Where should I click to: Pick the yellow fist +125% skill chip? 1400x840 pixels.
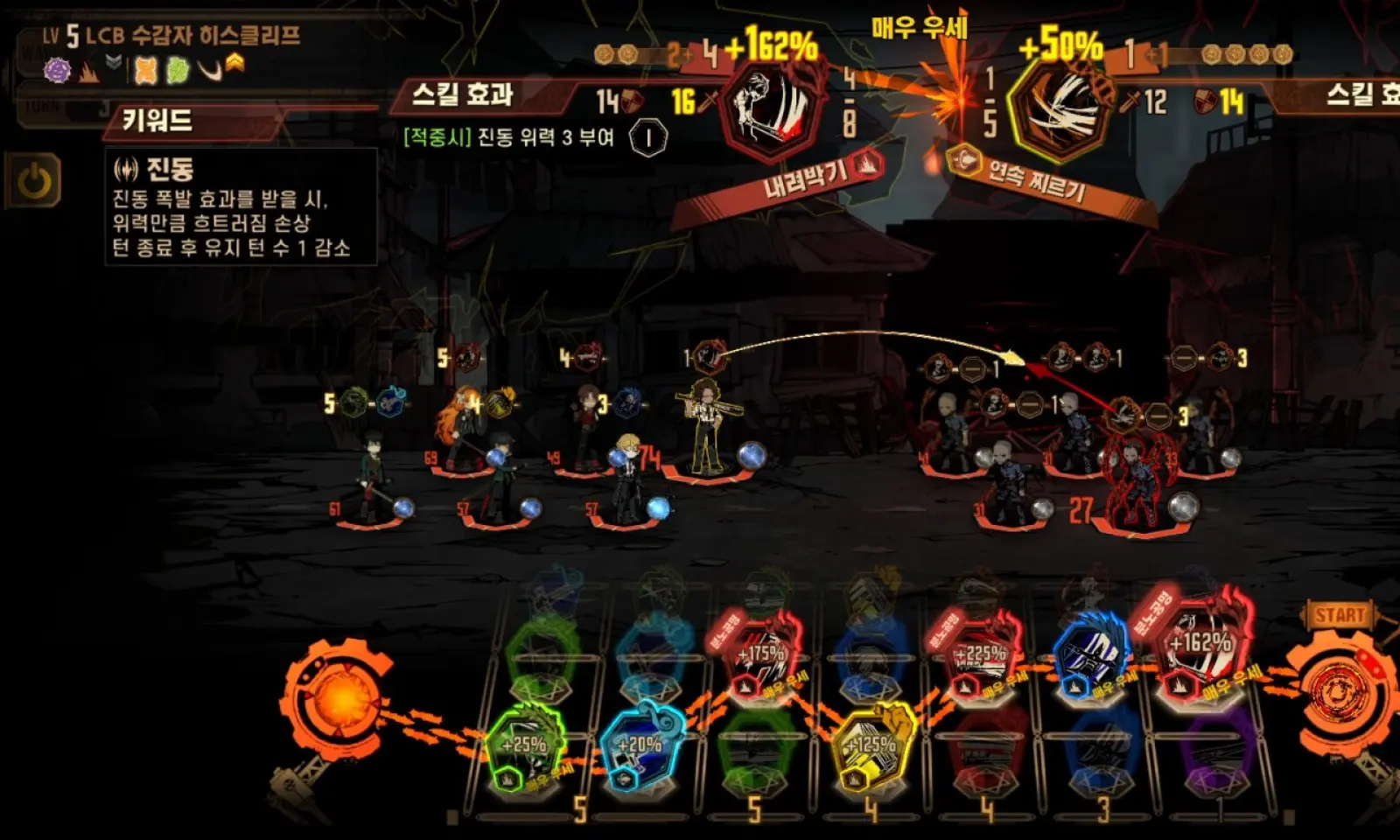pos(872,745)
